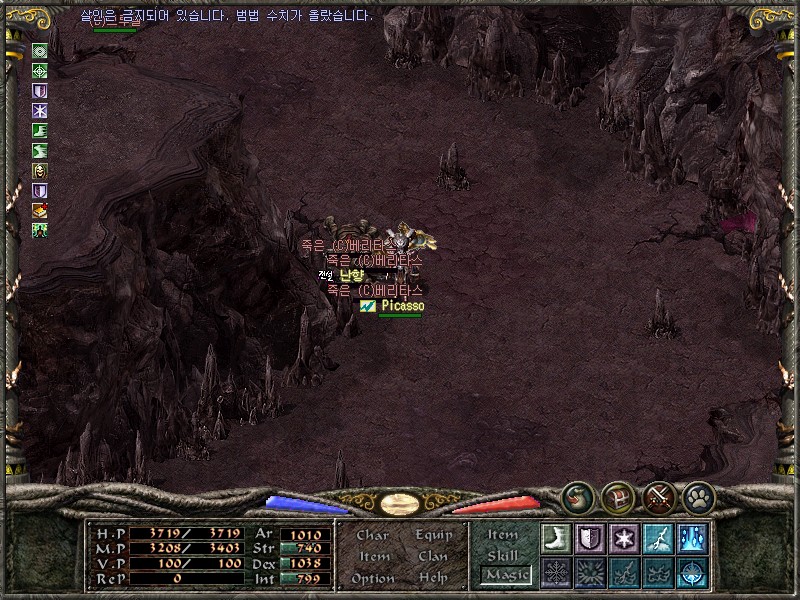
Task: Select the highlighted Magic tab
Action: (505, 575)
